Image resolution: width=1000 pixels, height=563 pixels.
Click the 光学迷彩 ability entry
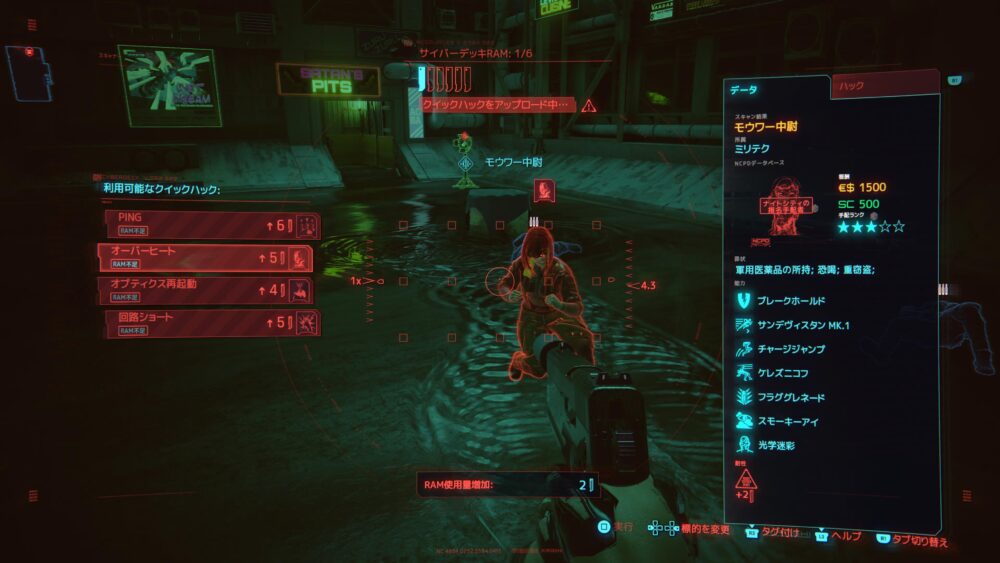click(x=770, y=445)
